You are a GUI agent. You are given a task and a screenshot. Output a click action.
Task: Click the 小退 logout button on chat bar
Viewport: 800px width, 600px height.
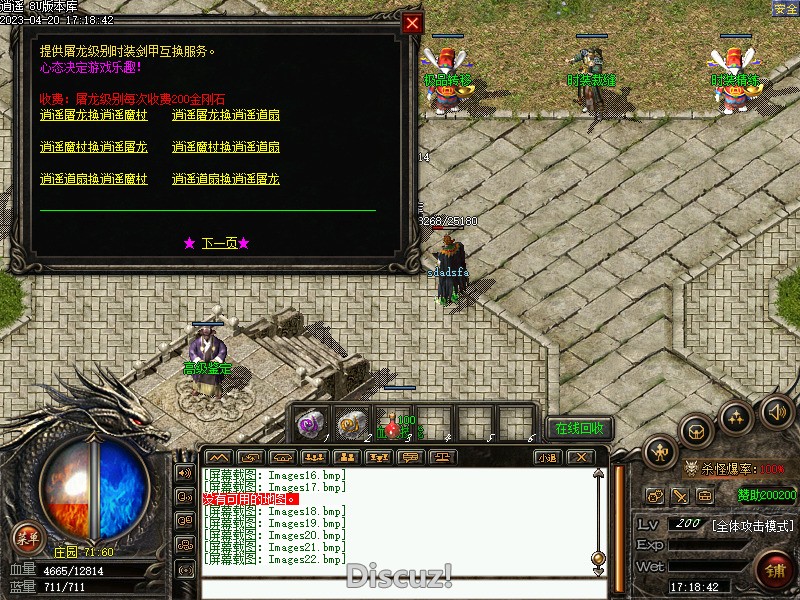click(546, 457)
